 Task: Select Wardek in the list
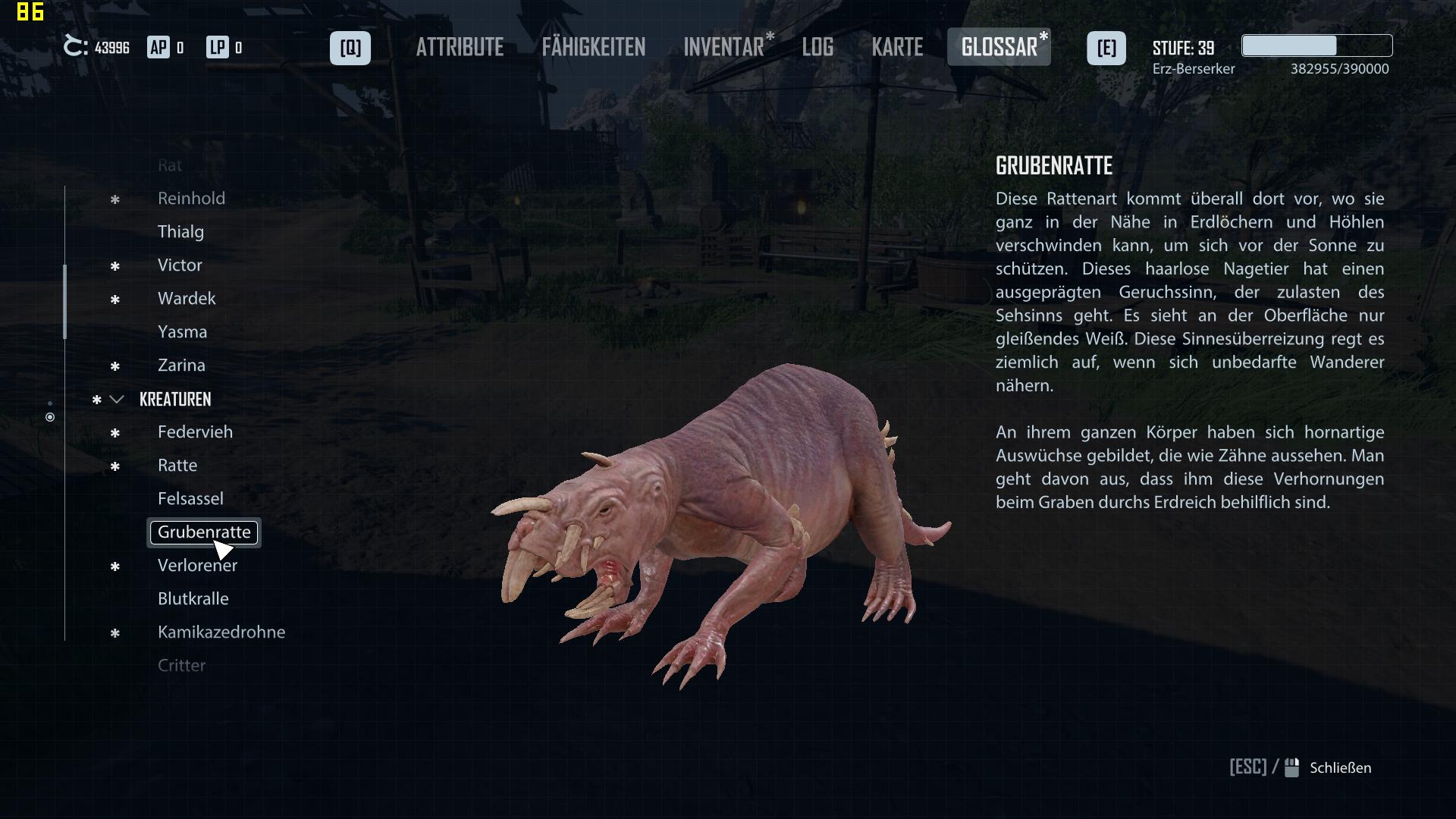(x=187, y=299)
